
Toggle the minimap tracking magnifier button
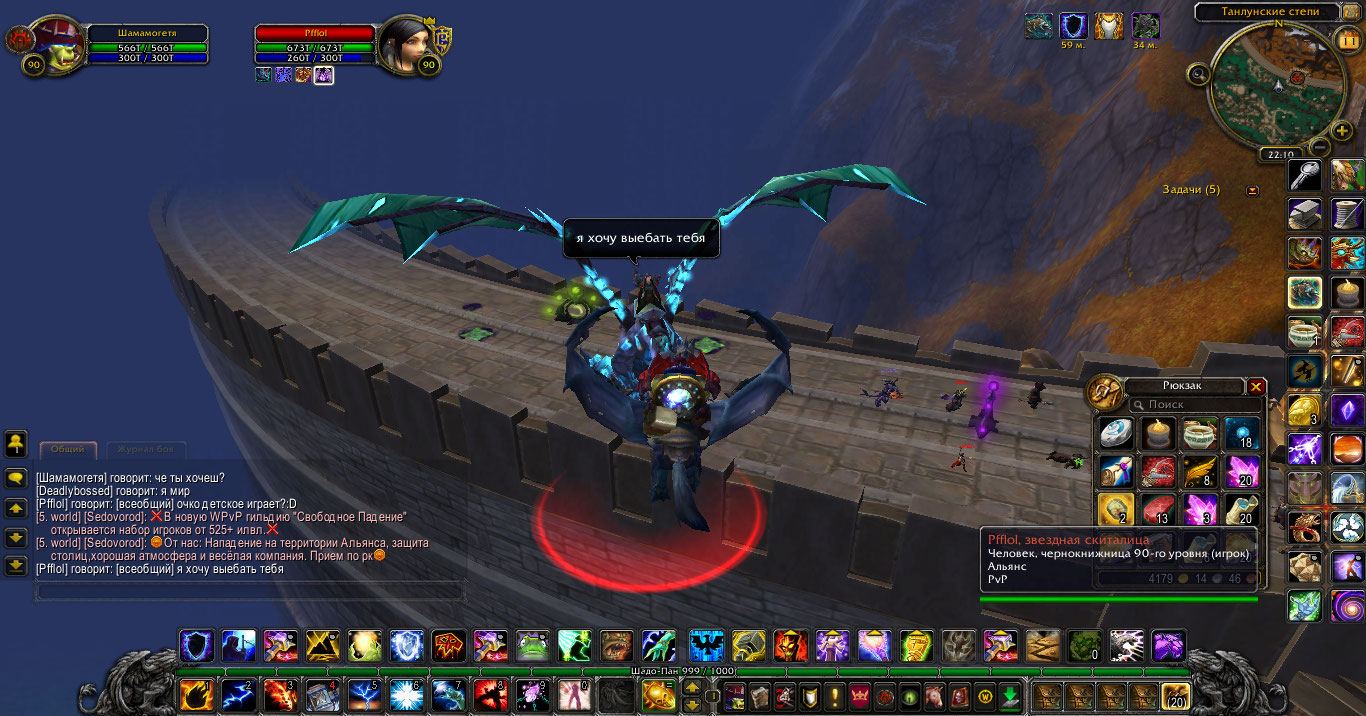pos(1198,73)
